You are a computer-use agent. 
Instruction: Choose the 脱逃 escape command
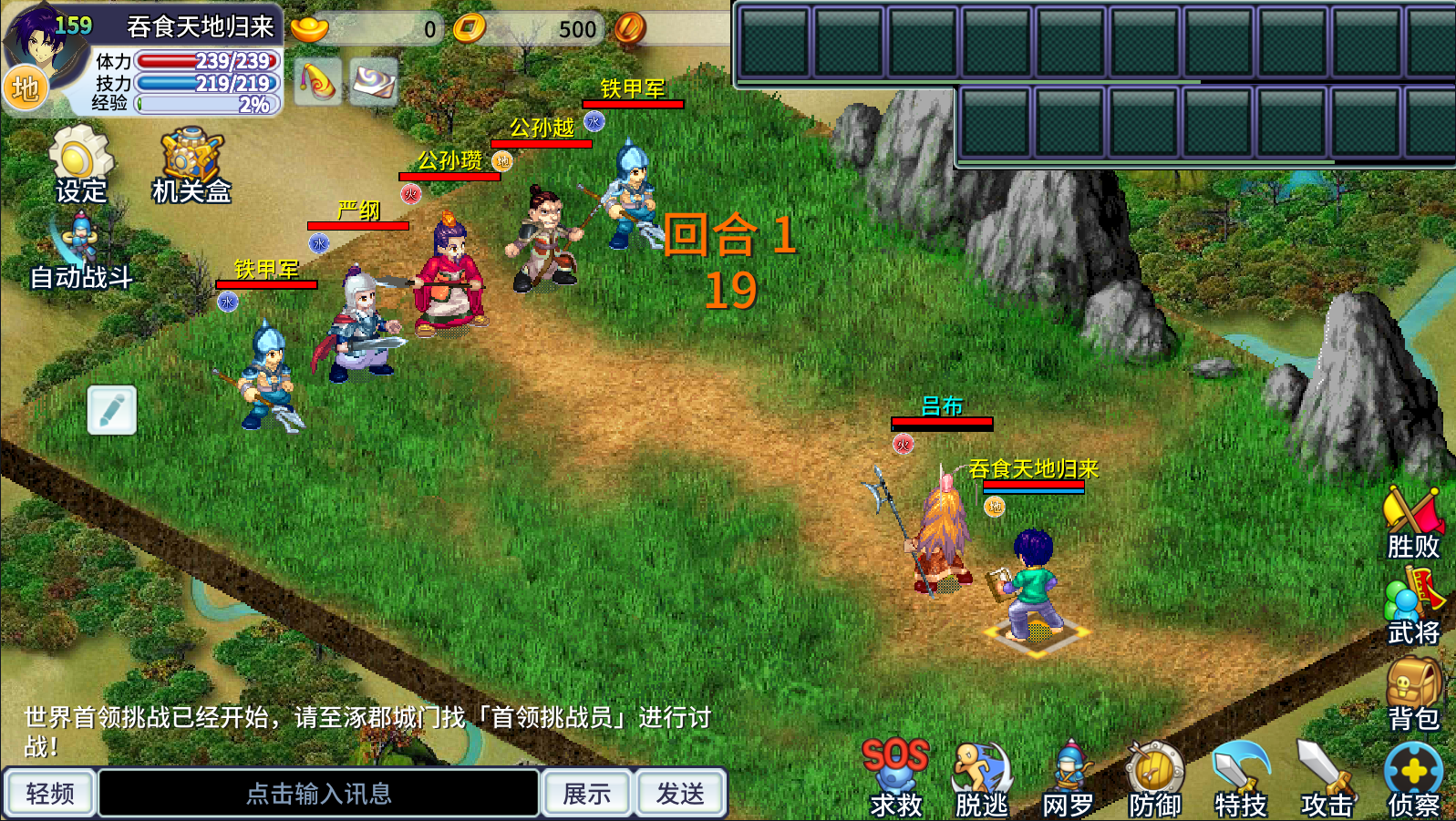981,777
